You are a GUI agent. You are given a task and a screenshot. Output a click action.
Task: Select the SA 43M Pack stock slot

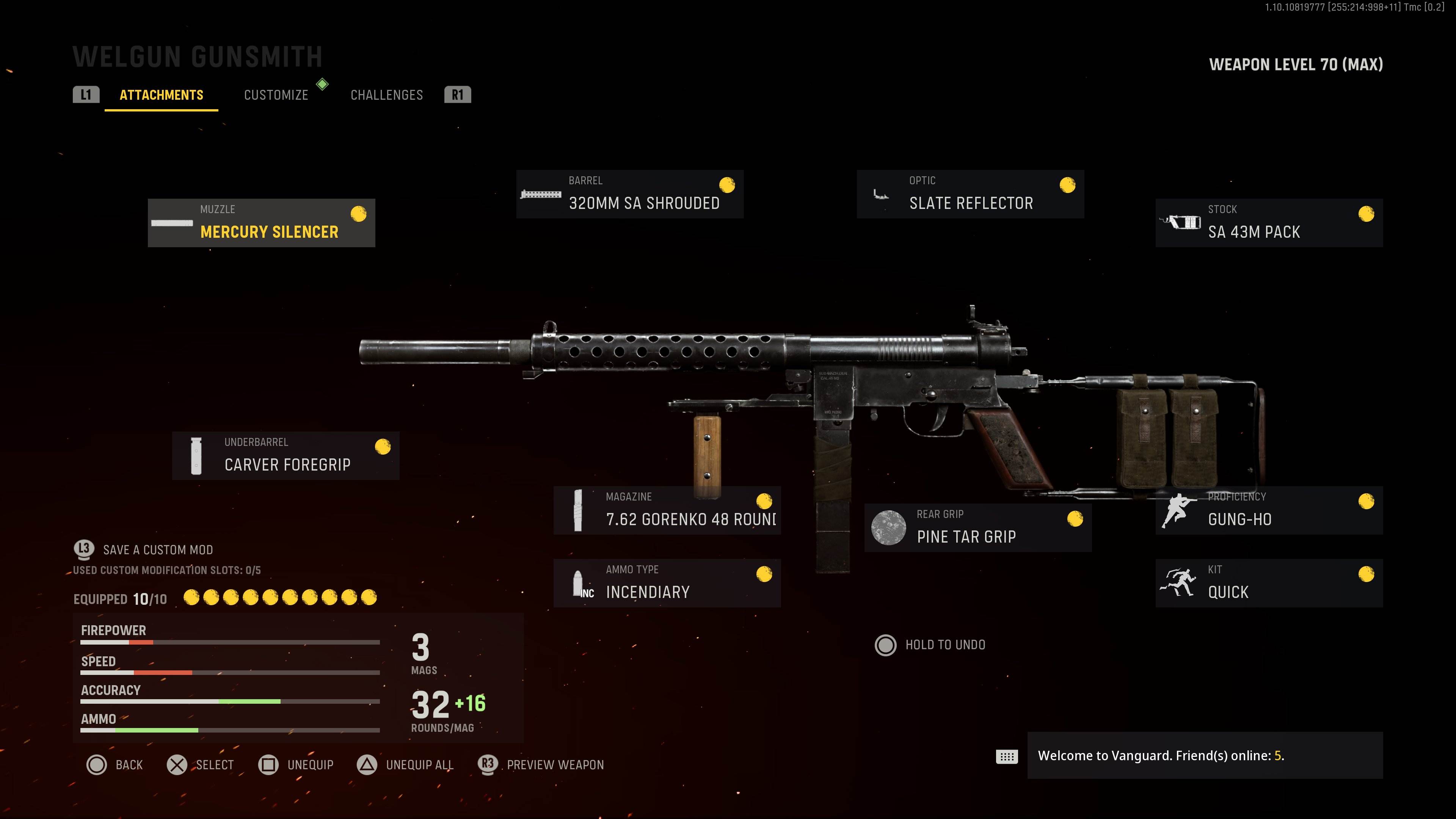1268,223
